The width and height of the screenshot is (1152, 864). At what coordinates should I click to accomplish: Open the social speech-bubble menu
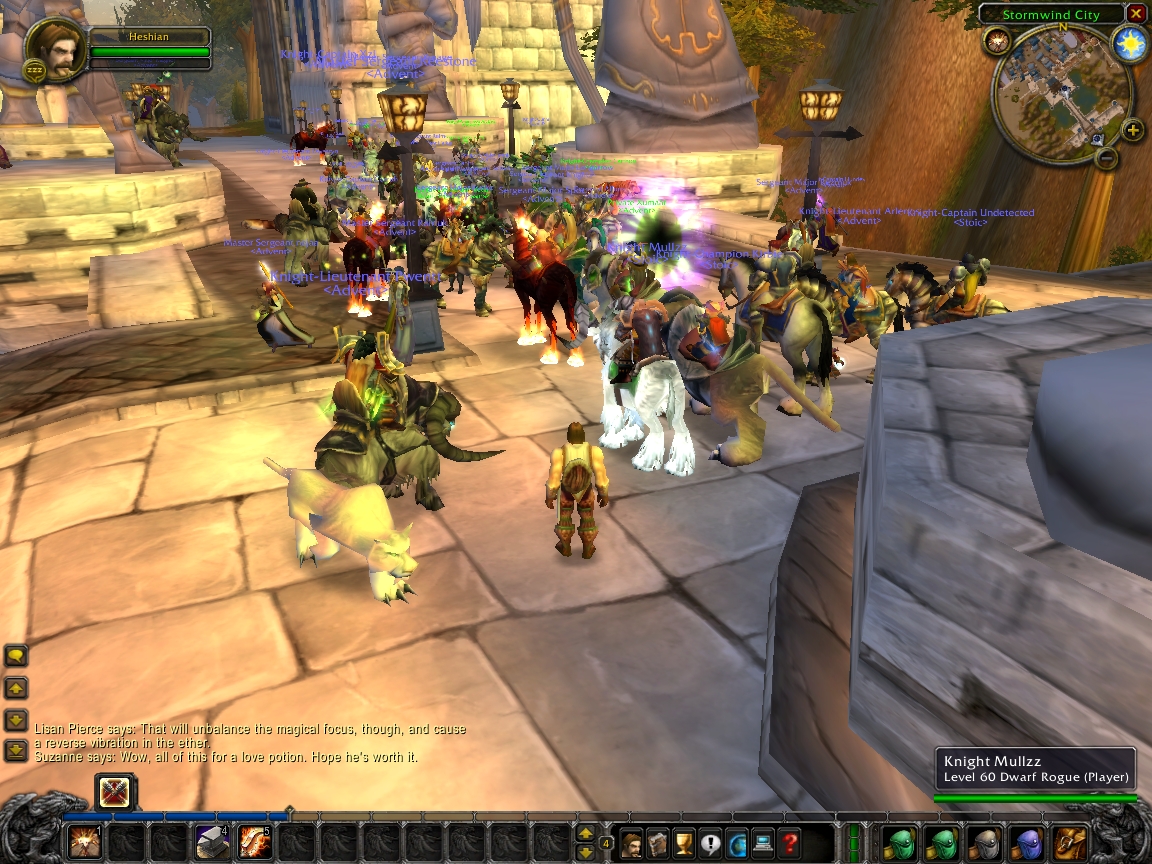(711, 843)
